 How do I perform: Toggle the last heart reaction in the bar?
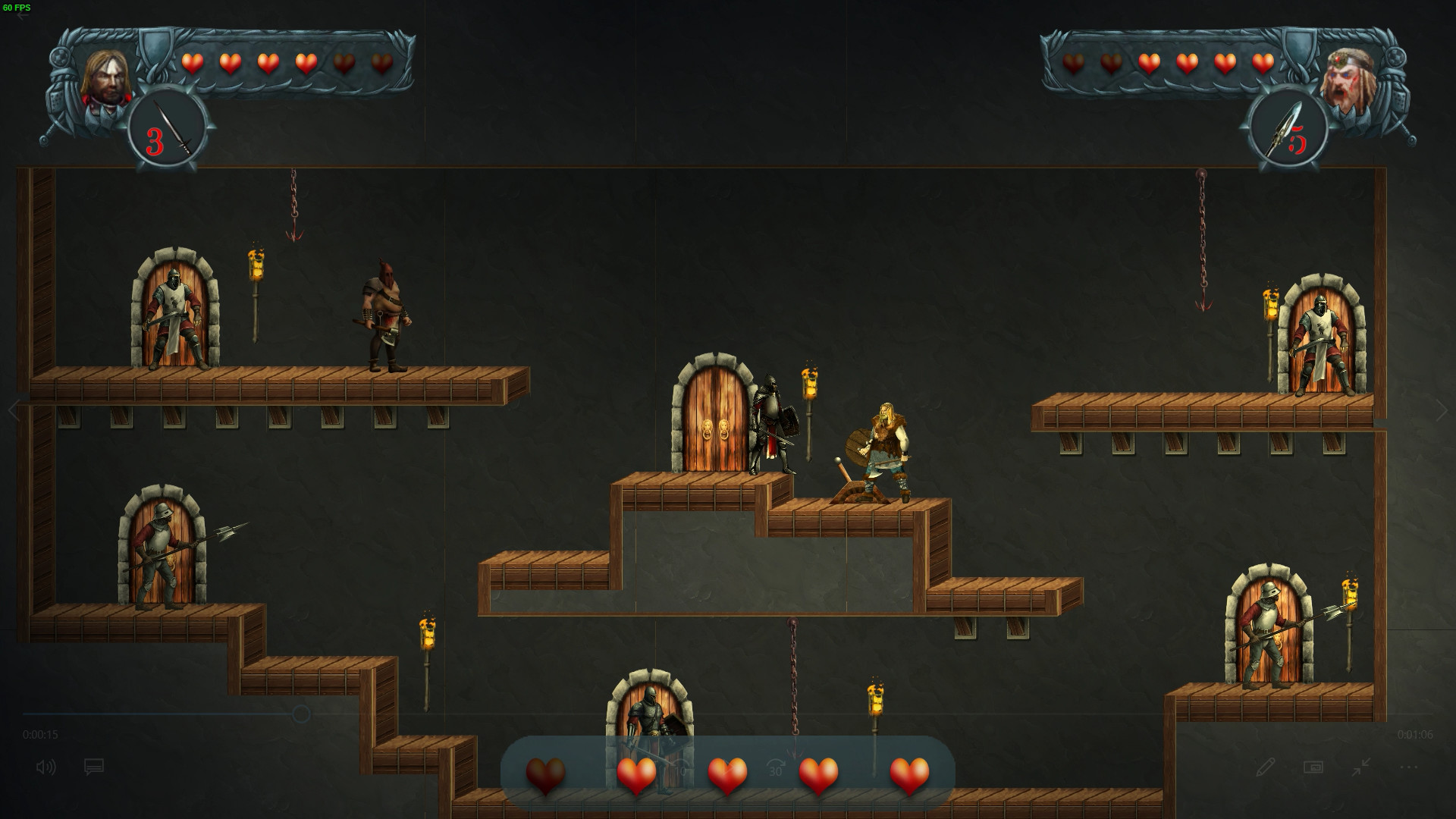(908, 774)
